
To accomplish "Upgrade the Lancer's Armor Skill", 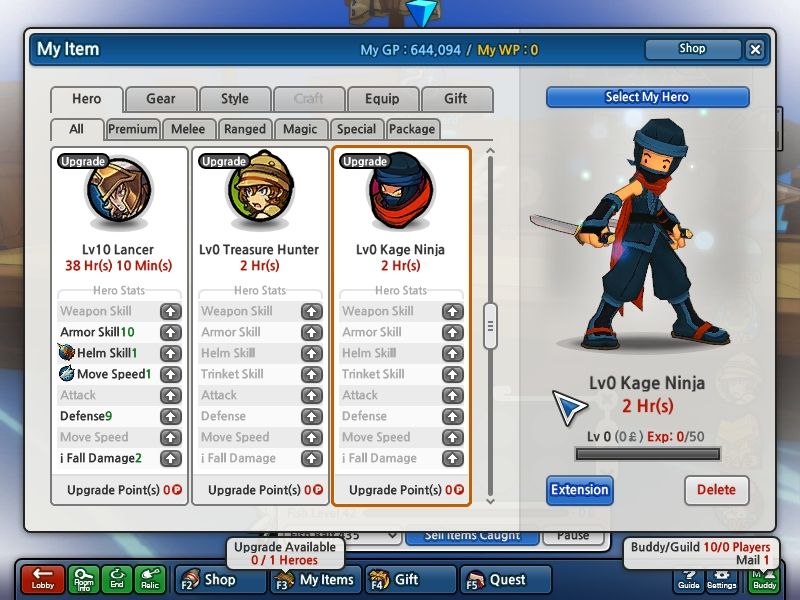I will pyautogui.click(x=171, y=333).
